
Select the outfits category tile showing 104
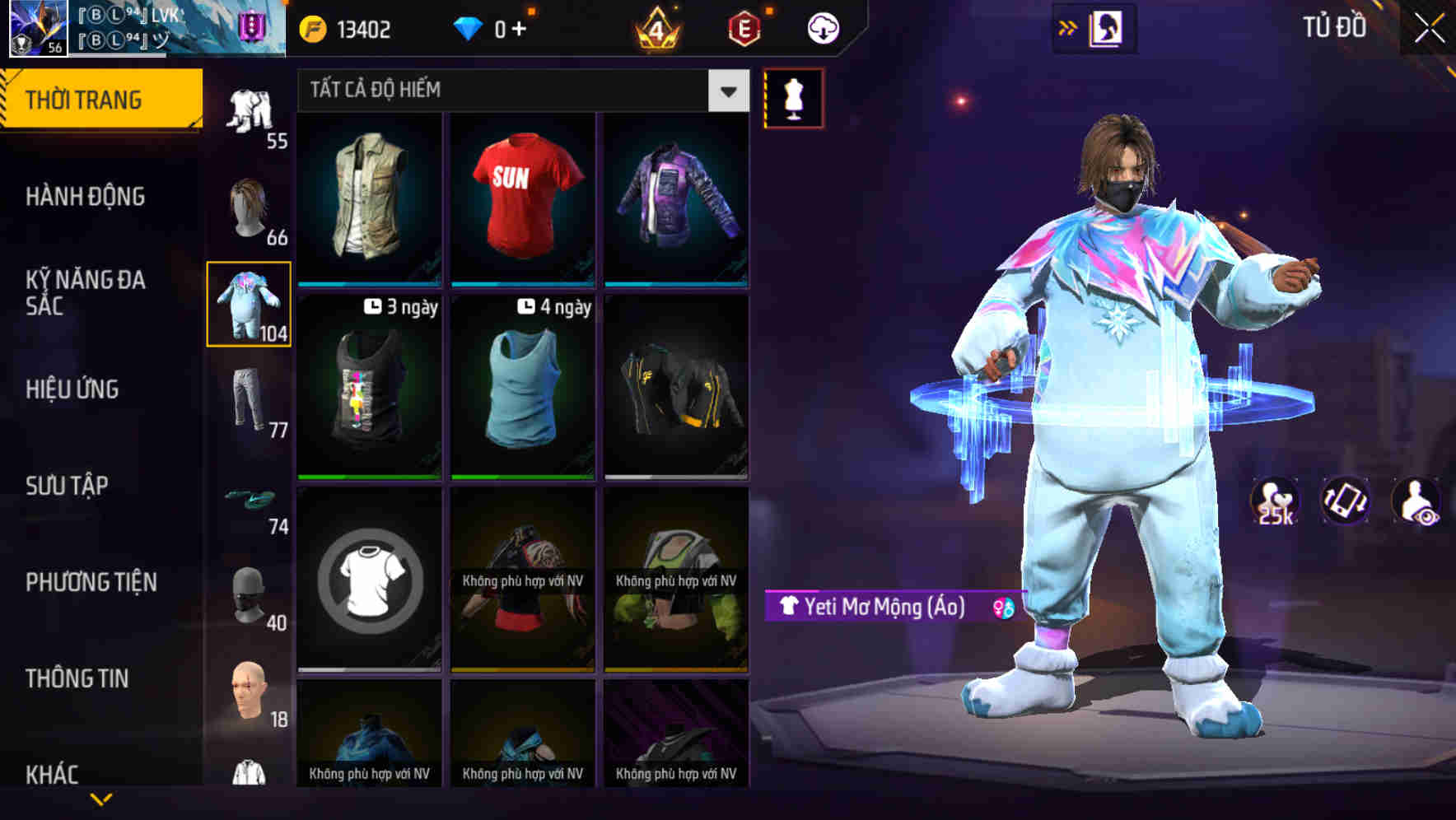coord(250,302)
